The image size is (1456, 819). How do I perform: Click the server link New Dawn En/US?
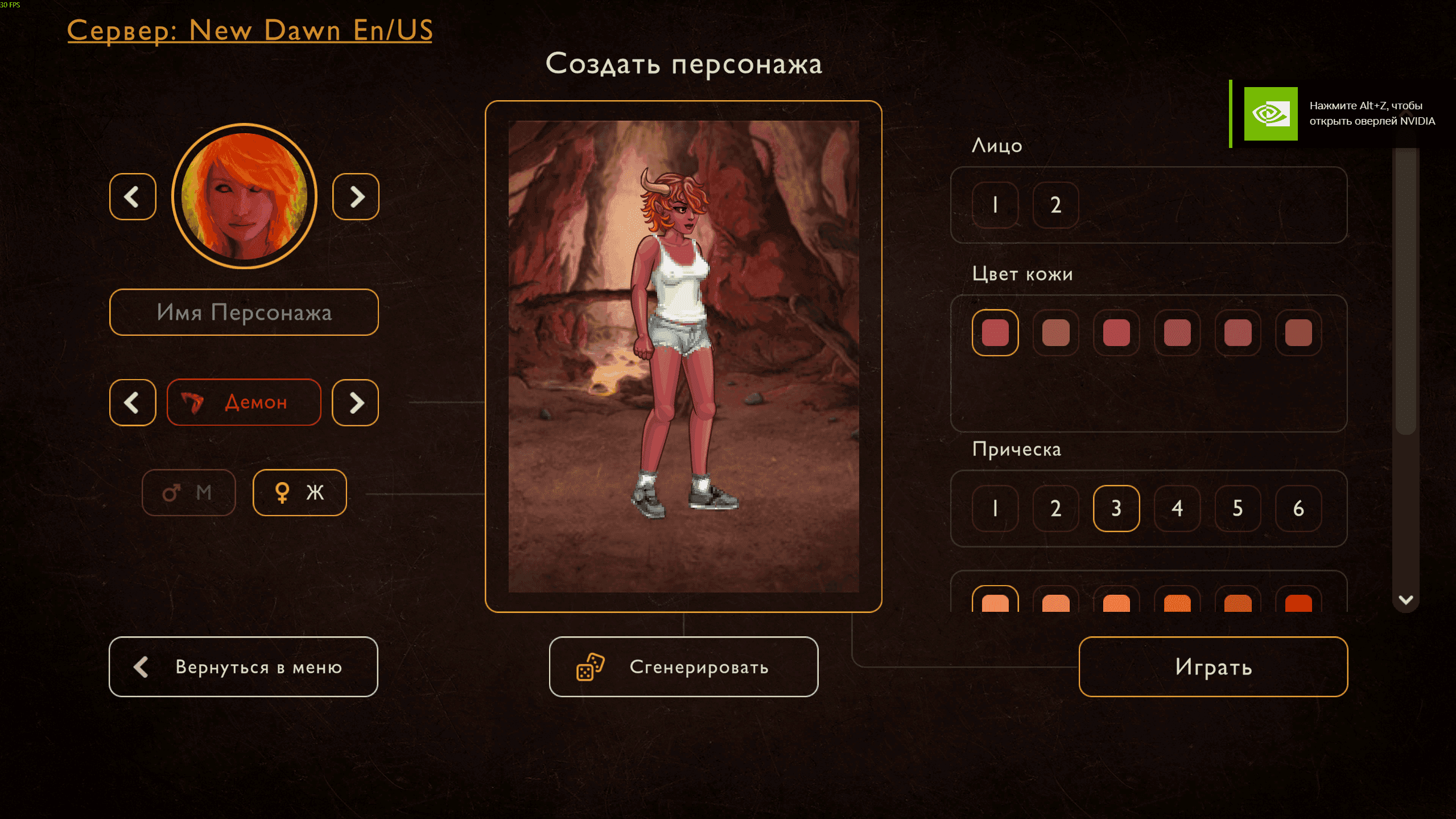(249, 31)
